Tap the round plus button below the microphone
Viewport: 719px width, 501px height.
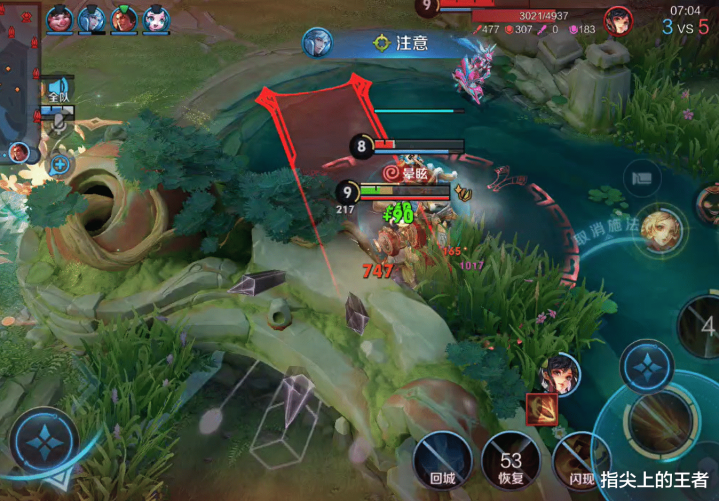coord(60,163)
